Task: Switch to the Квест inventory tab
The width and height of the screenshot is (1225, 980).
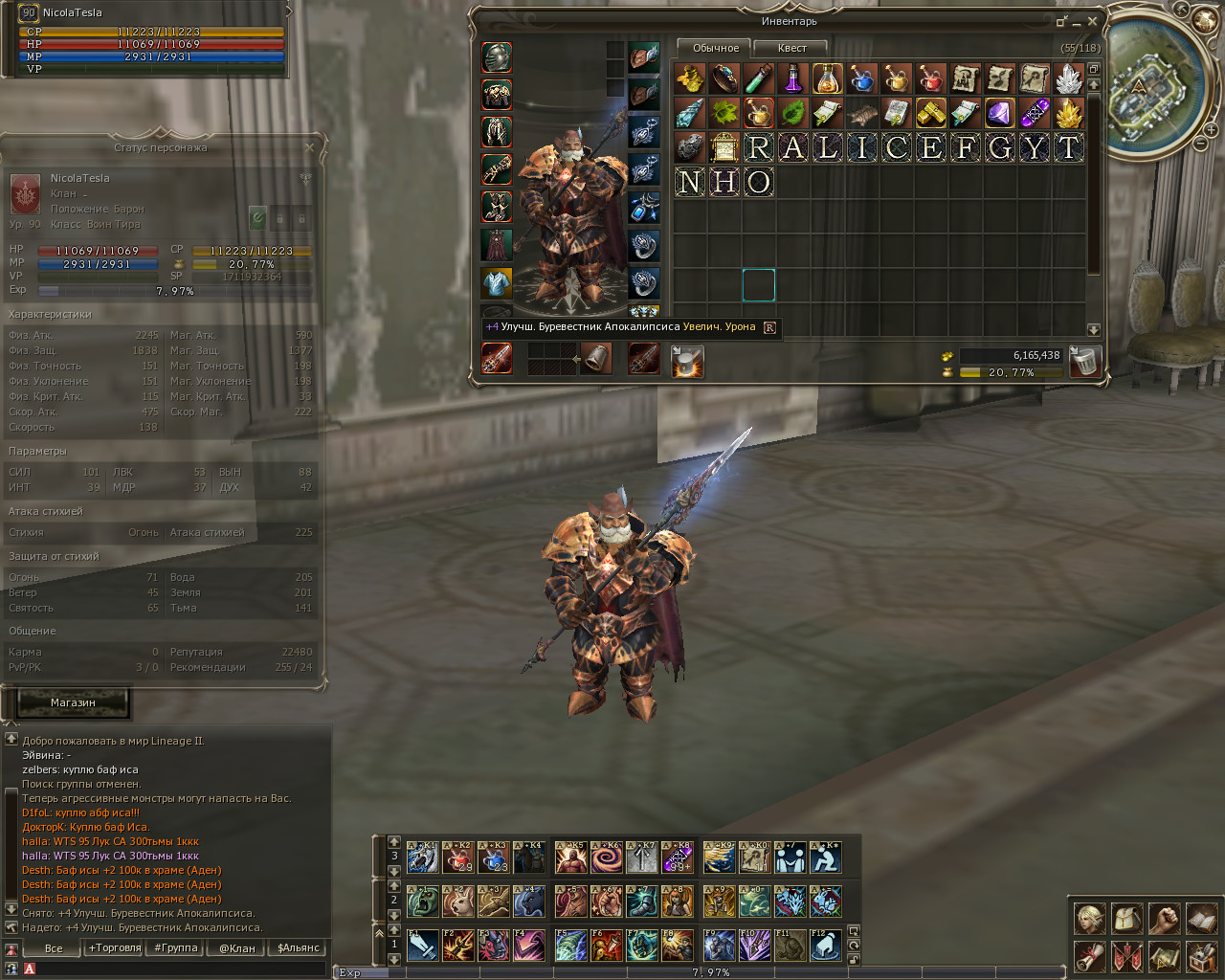Action: pos(791,48)
